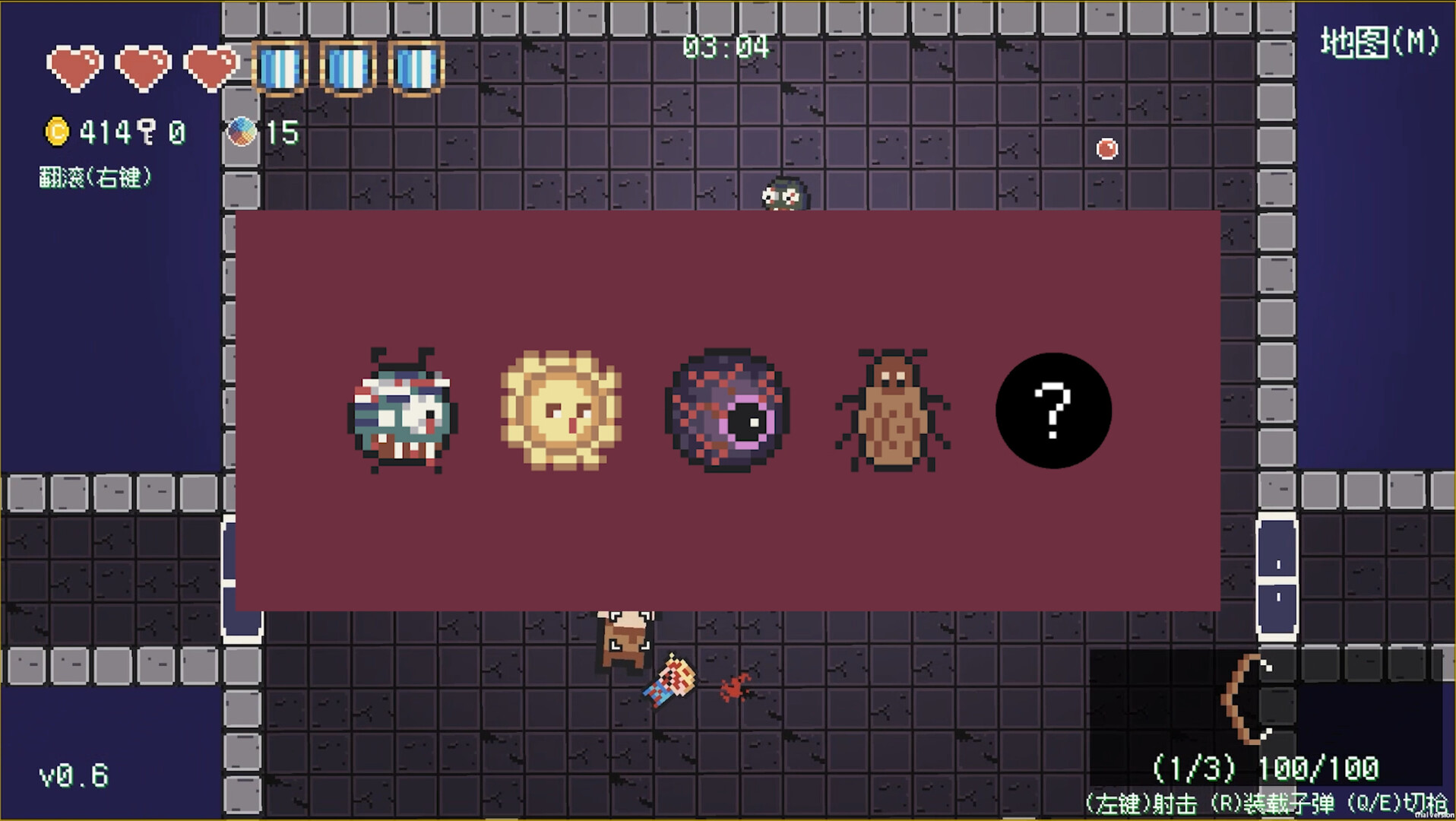Click the 03:04 timer display
This screenshot has width=1456, height=821.
[x=727, y=46]
